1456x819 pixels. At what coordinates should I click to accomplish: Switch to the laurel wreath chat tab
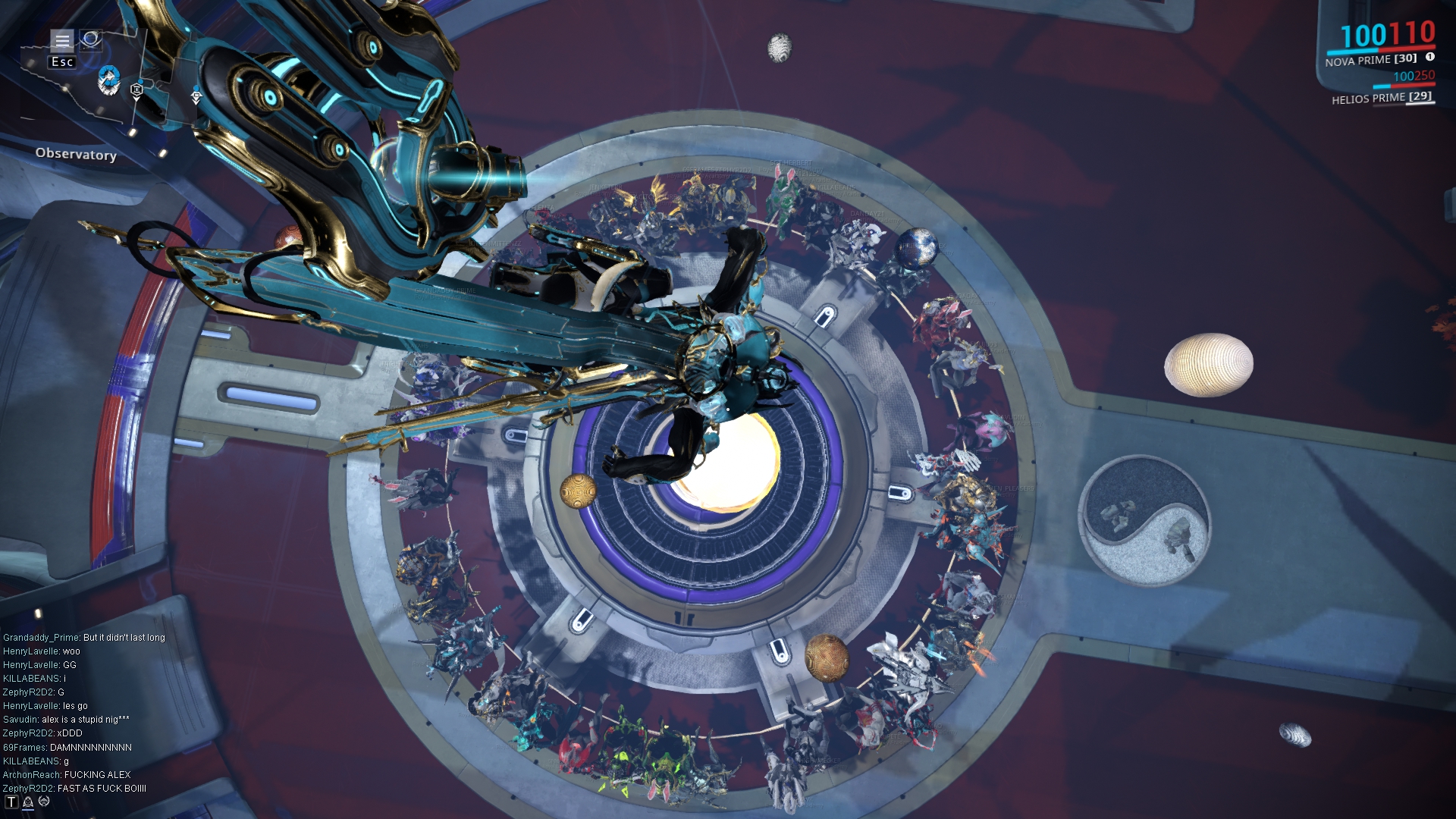tap(44, 802)
